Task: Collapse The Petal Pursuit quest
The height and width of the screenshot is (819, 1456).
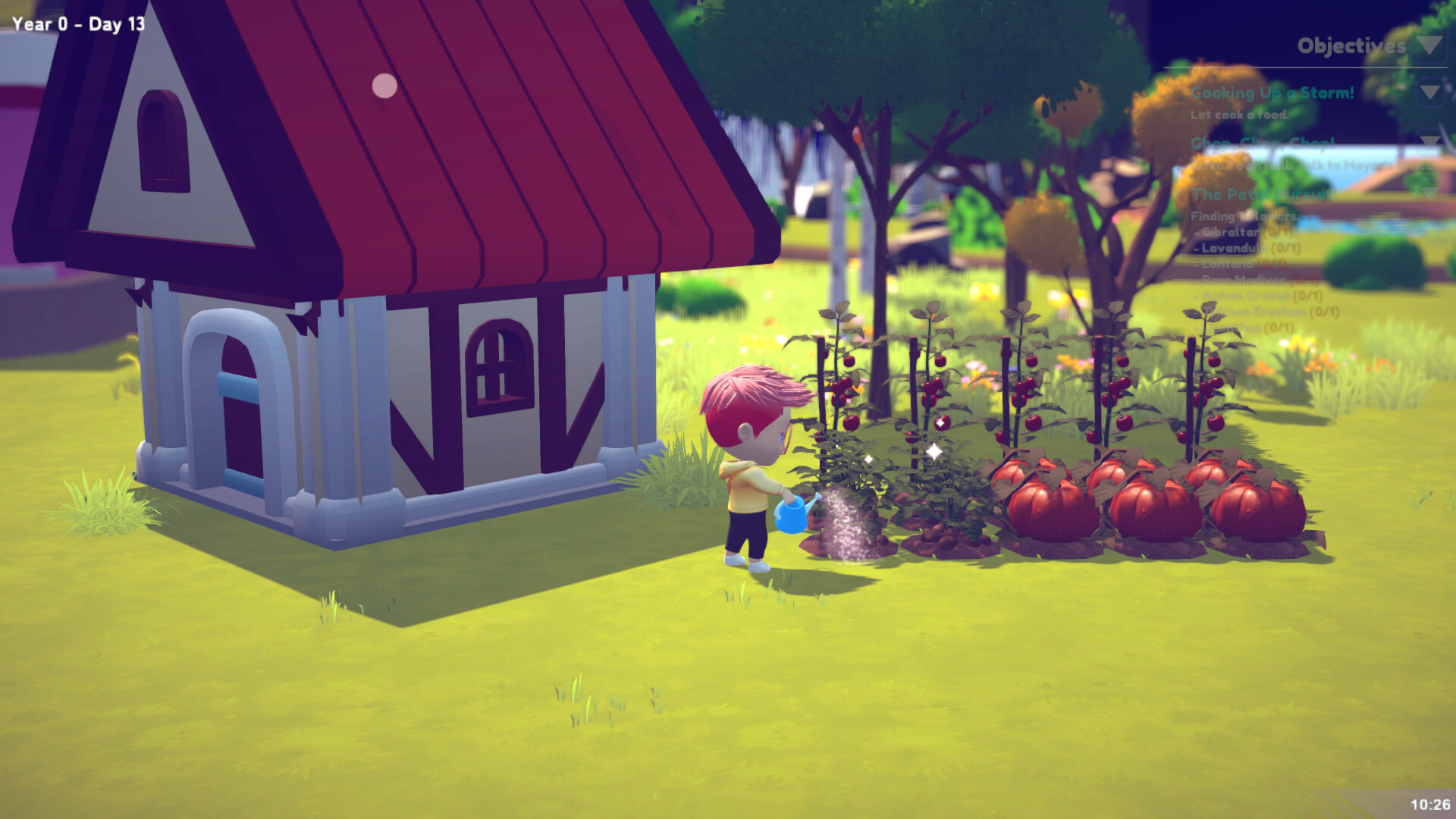Action: pyautogui.click(x=1429, y=193)
